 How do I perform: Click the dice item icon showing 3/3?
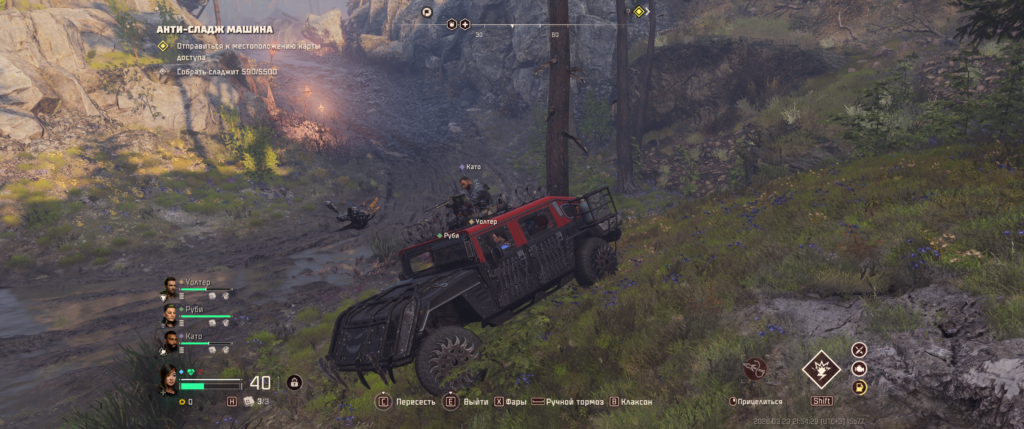[248, 401]
